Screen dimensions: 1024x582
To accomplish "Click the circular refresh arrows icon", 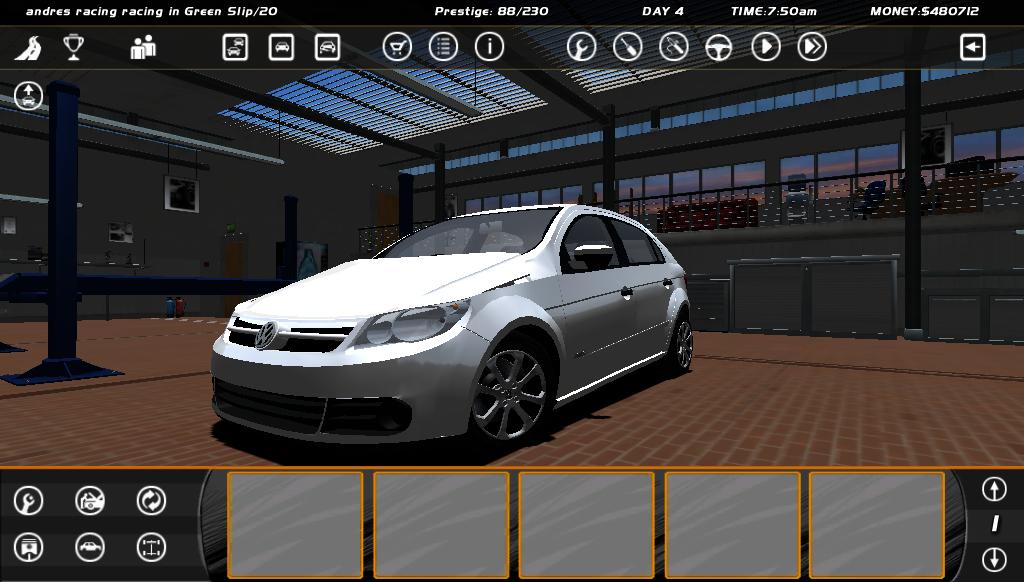I will 151,500.
